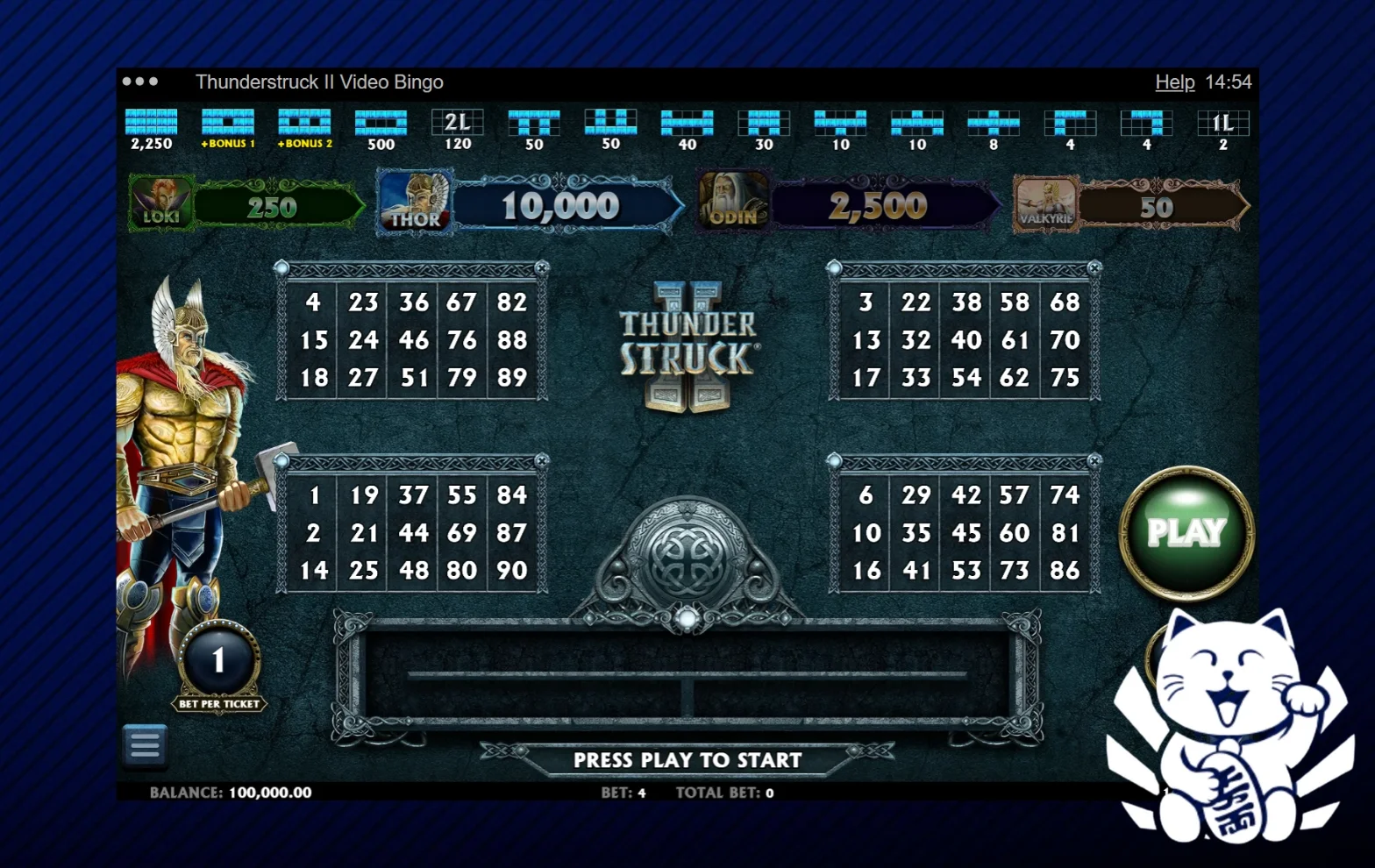This screenshot has width=1375, height=868.
Task: Choose the bingo ticket starting with 1
Action: [x=412, y=533]
